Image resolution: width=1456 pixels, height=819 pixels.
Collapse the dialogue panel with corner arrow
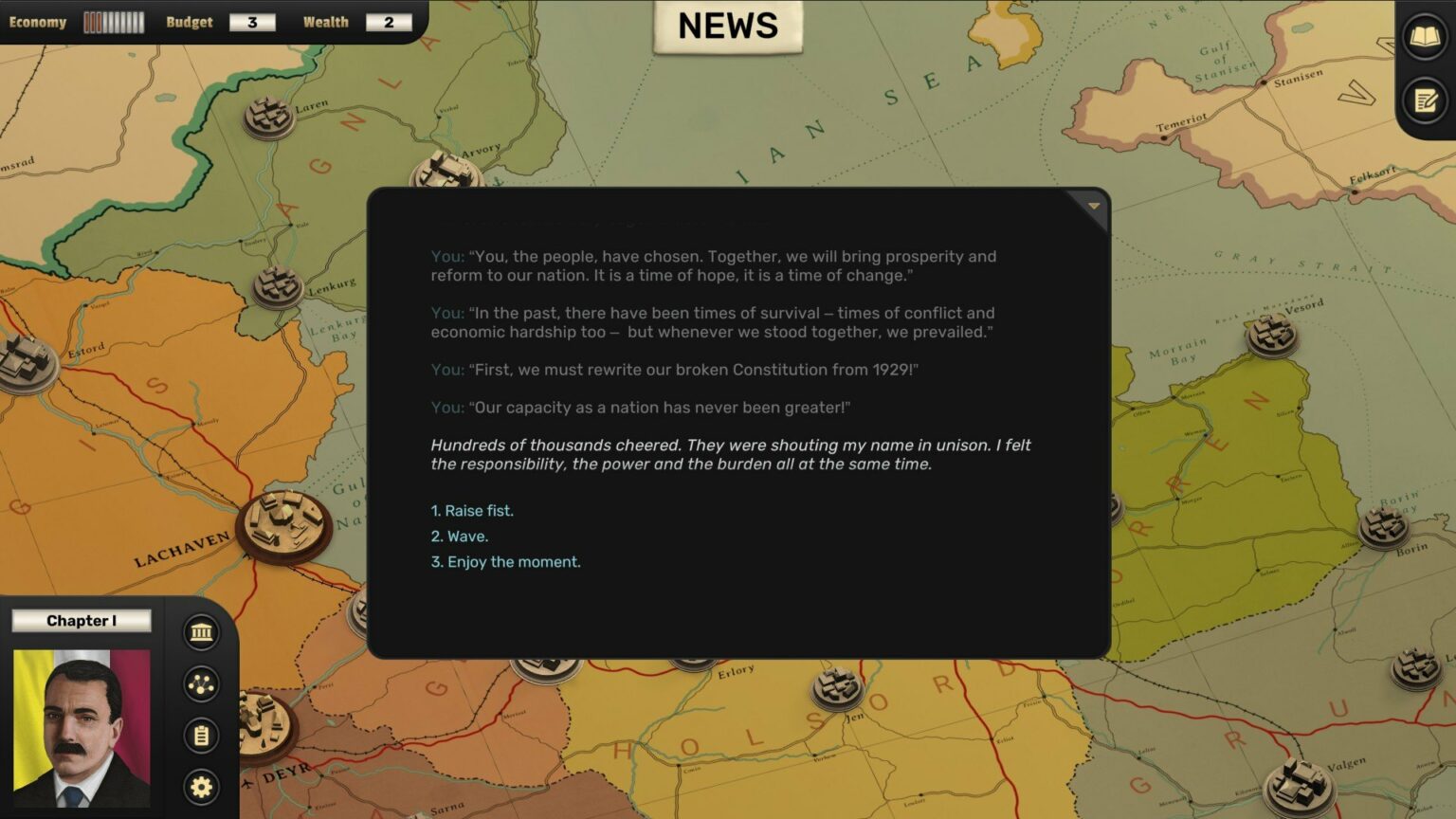point(1093,206)
